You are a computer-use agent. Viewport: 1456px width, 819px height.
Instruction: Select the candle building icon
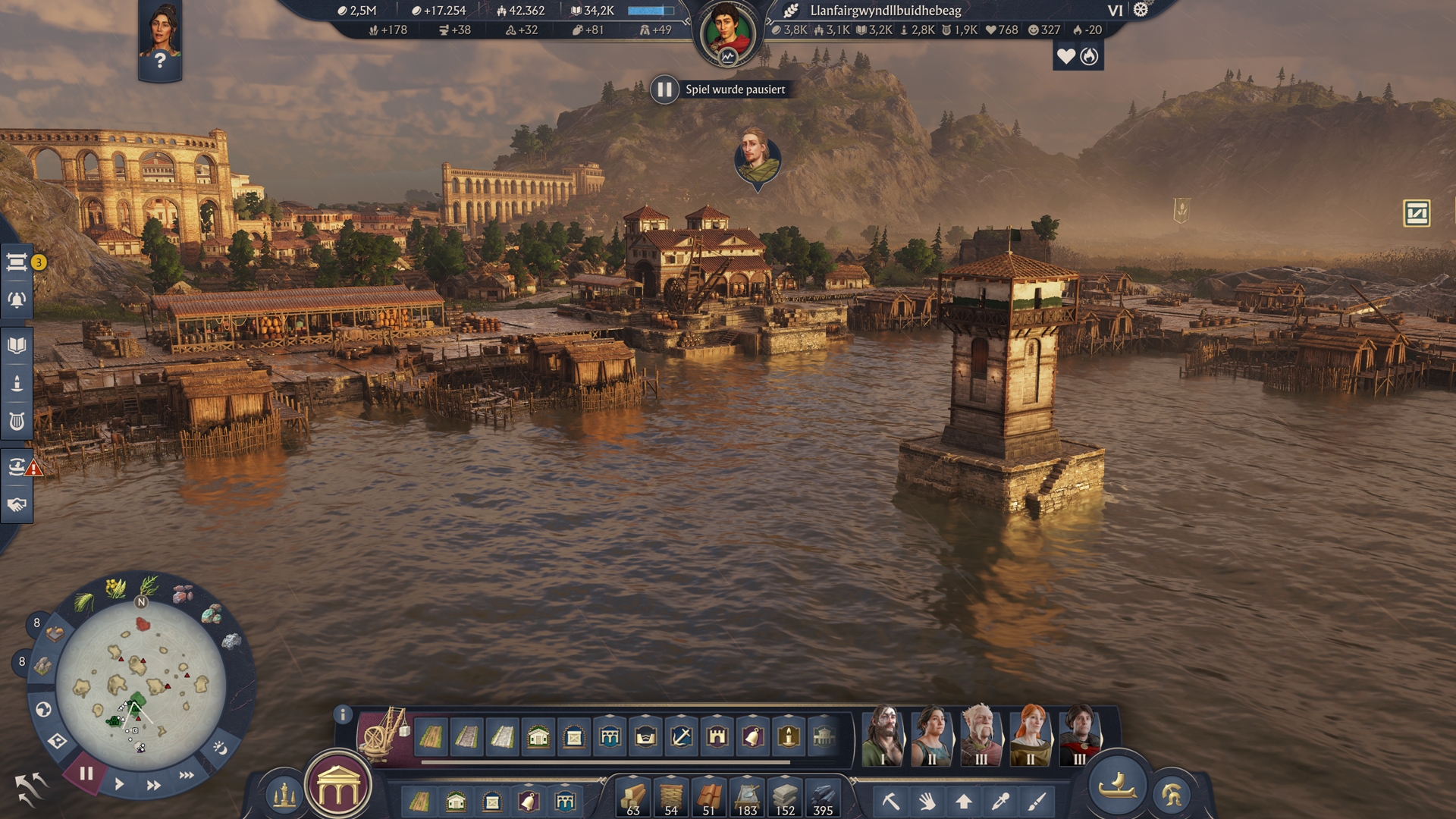[789, 736]
